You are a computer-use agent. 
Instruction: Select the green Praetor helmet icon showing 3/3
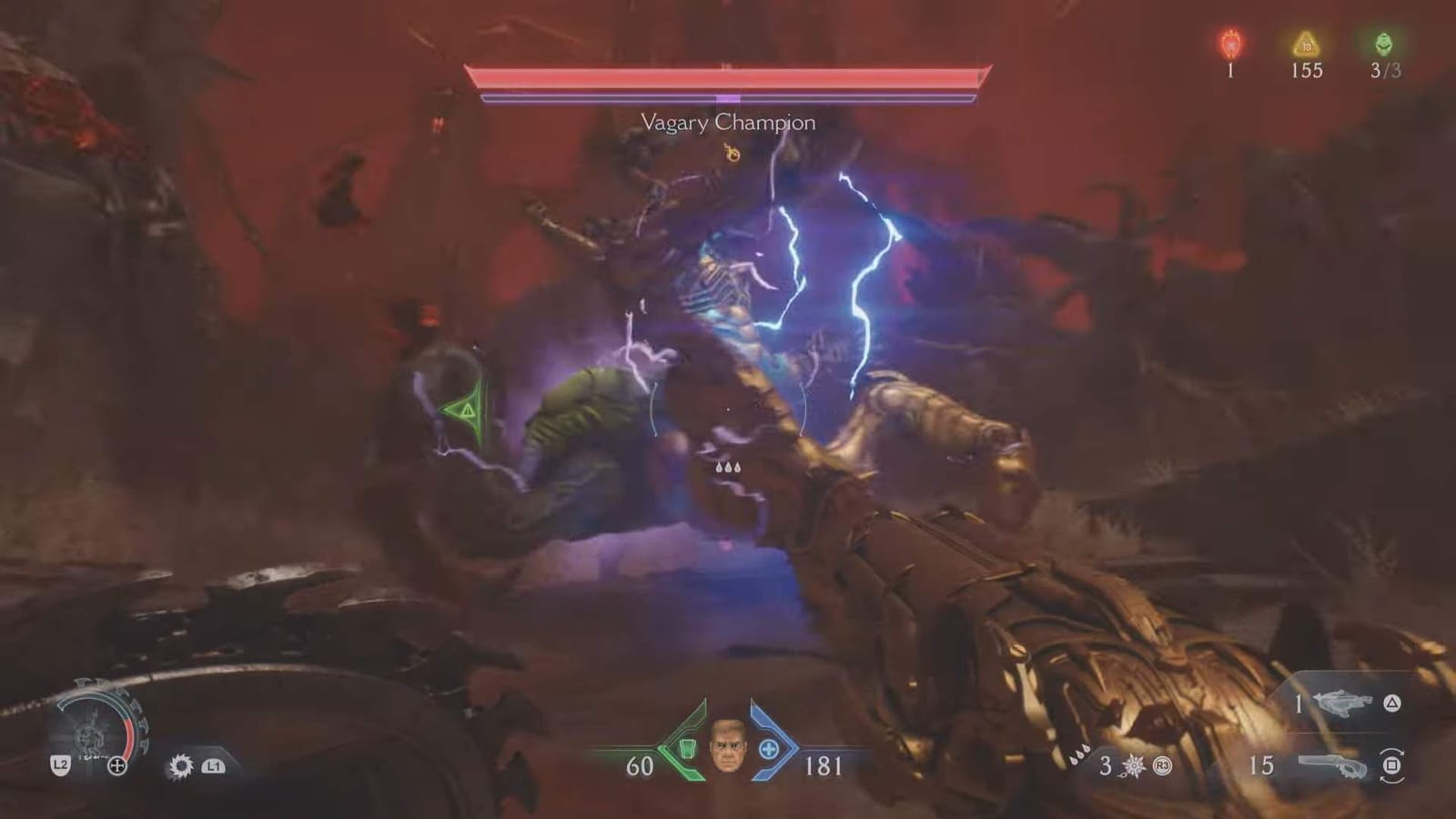[1381, 41]
